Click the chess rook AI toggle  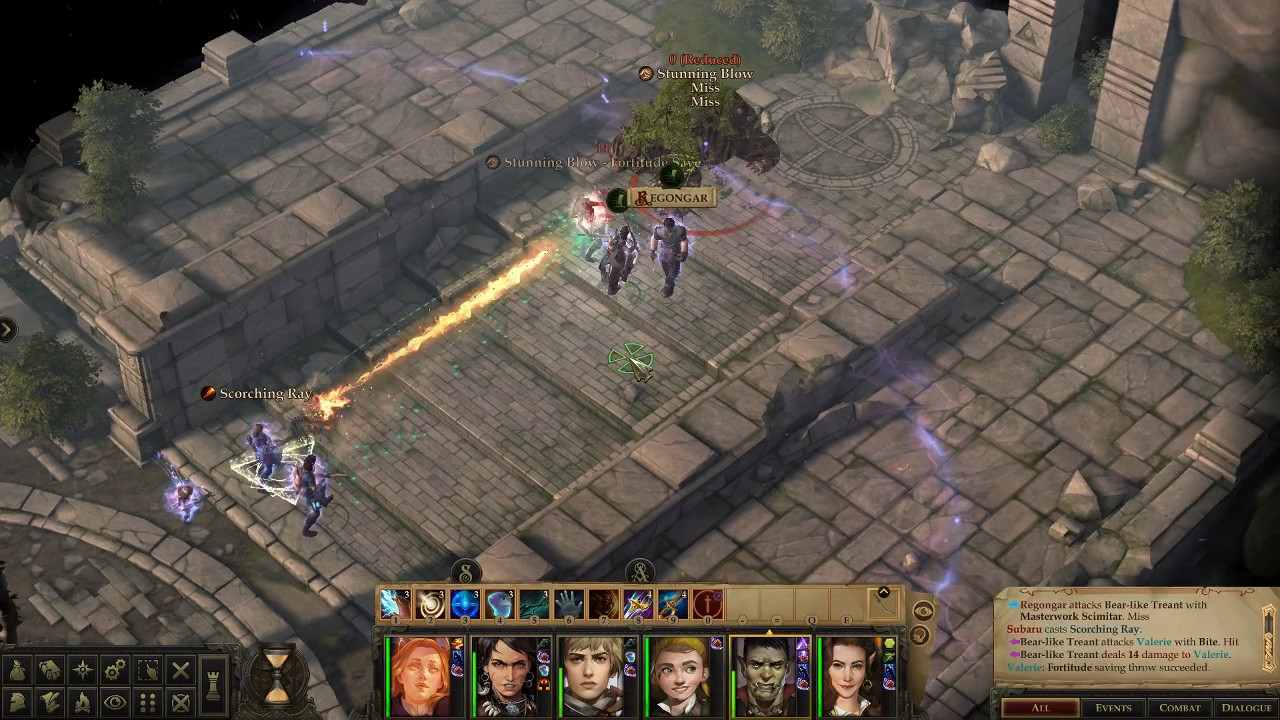(214, 684)
